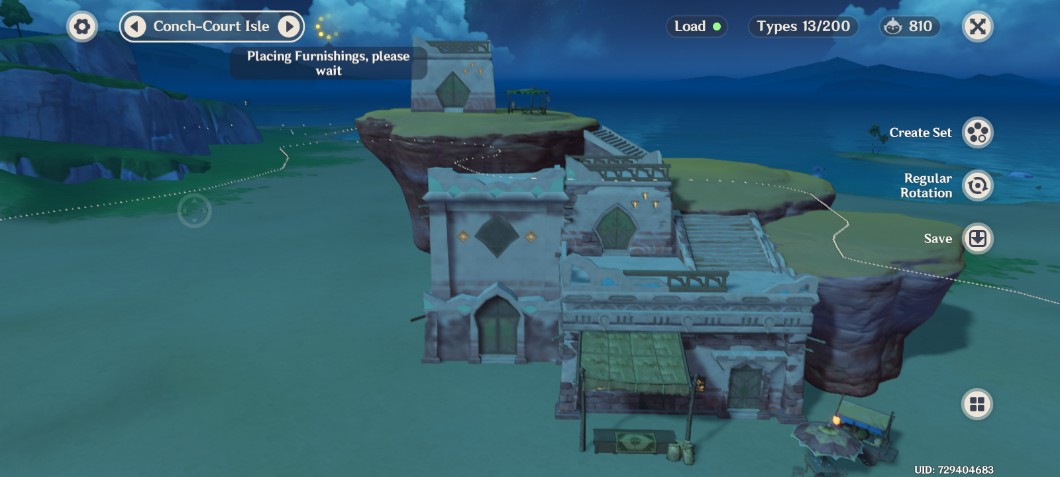
Task: Toggle Regular Rotation mode
Action: [x=977, y=185]
